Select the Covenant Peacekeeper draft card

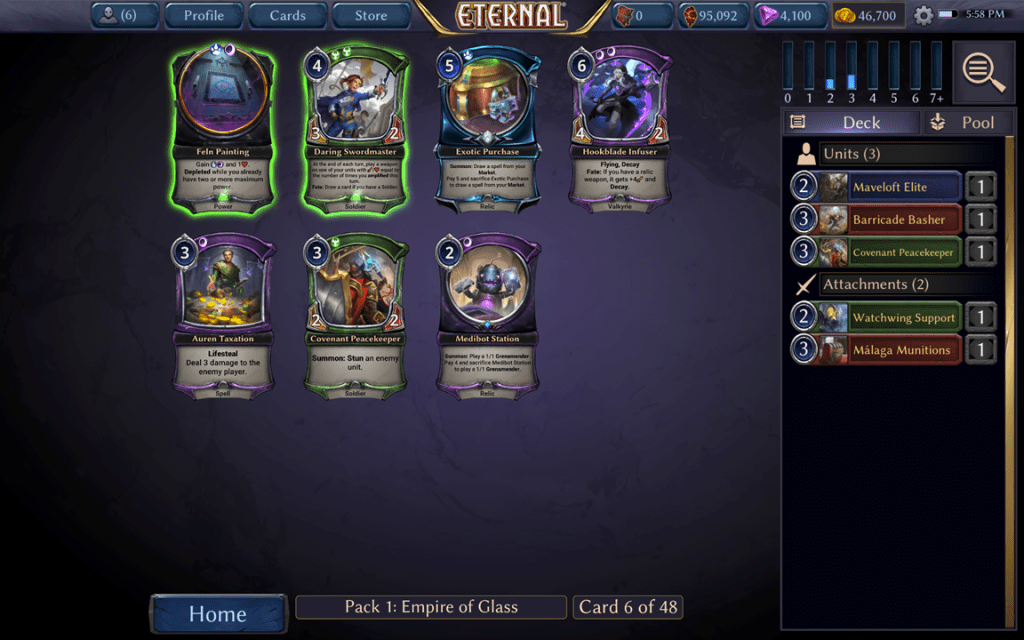click(x=356, y=315)
